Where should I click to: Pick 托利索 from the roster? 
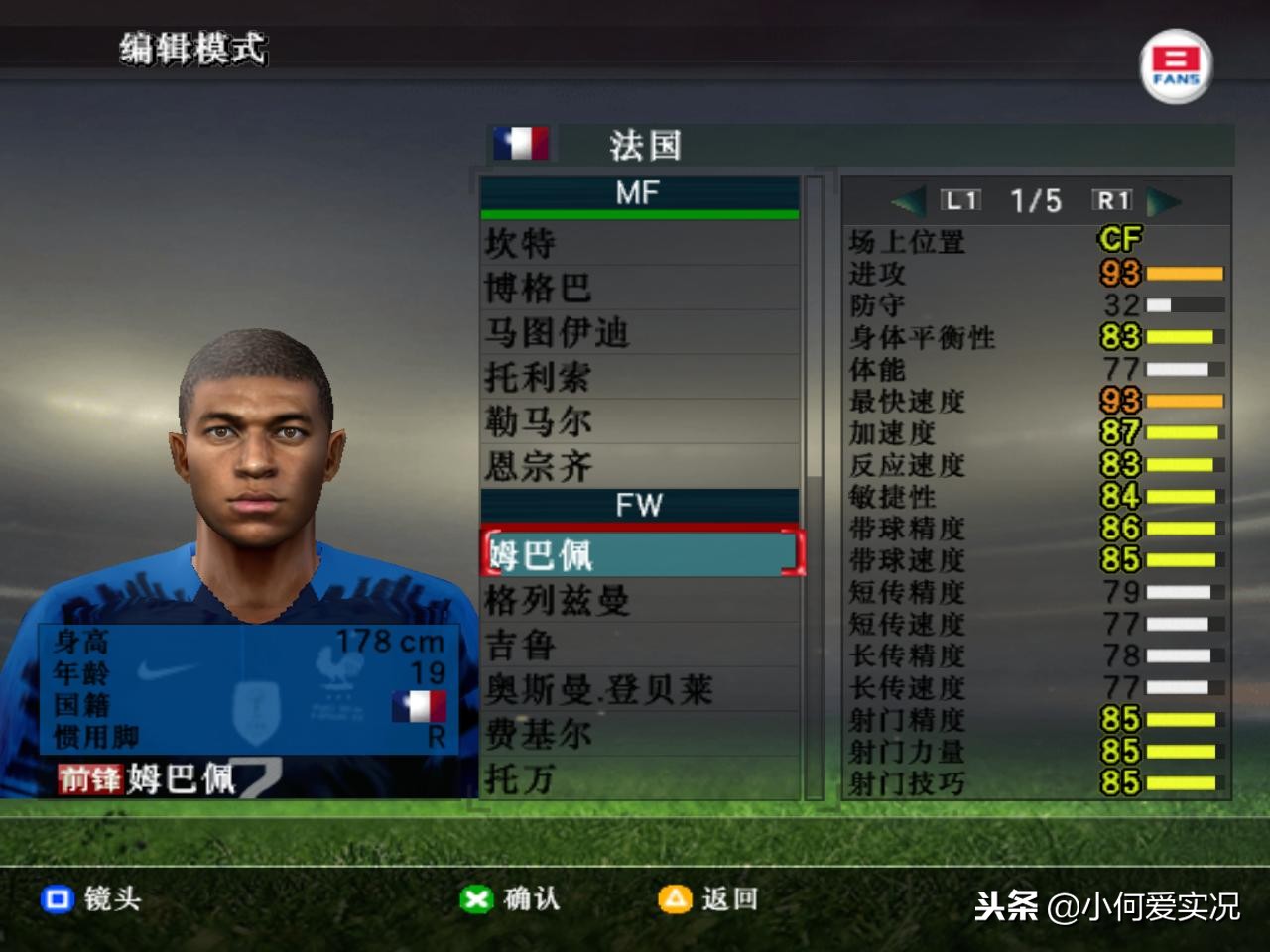tap(639, 377)
